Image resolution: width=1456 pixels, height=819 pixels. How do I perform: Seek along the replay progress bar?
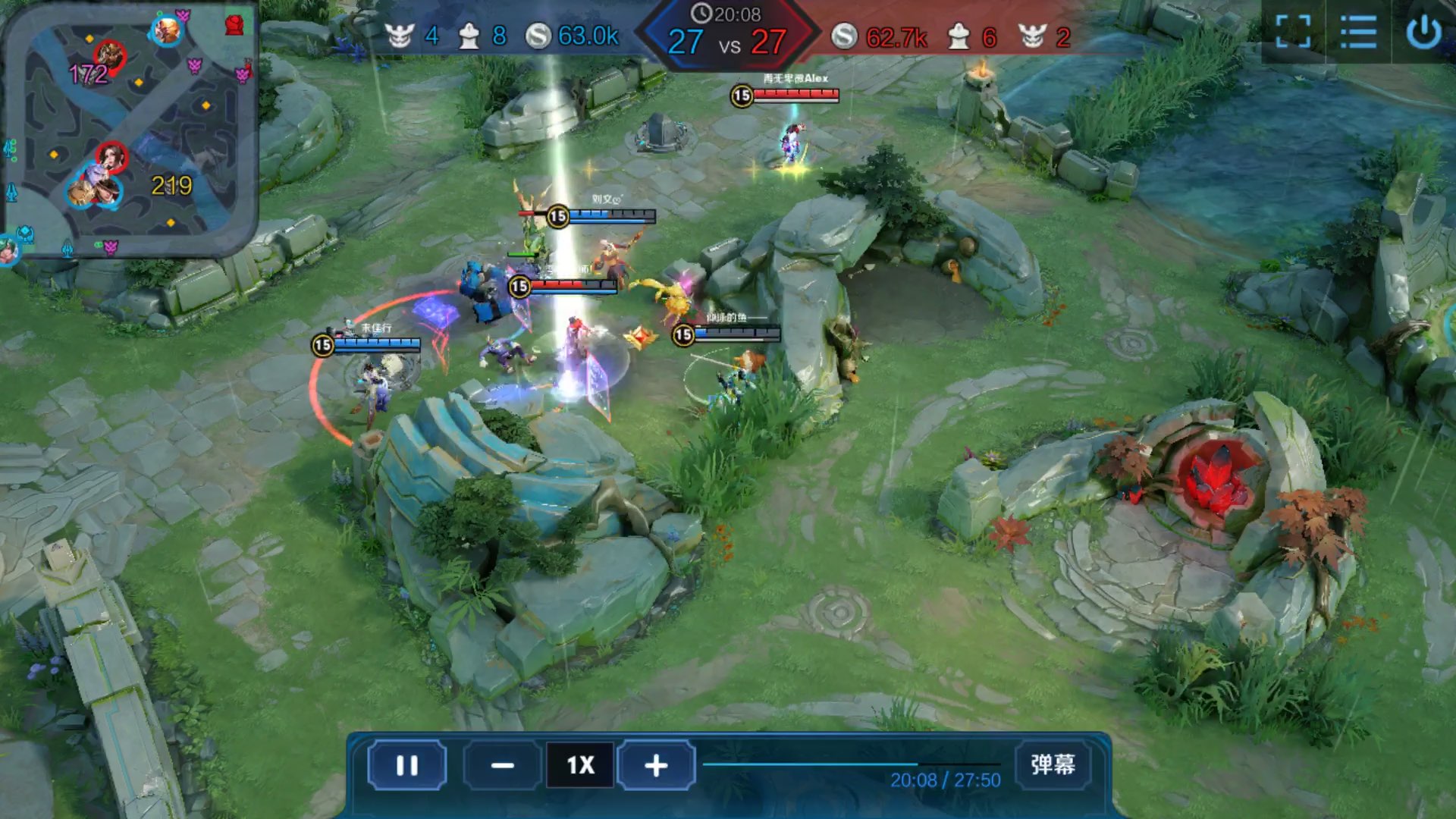(849, 764)
